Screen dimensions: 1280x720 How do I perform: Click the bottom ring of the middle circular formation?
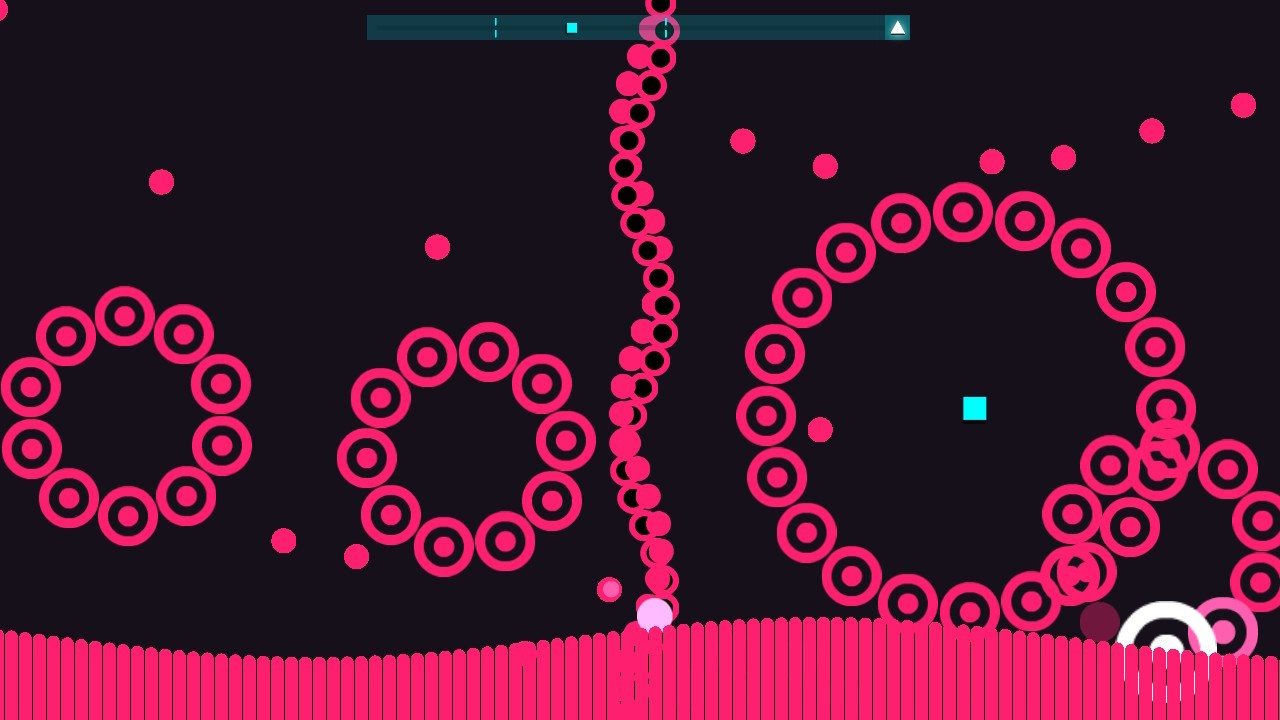click(443, 545)
